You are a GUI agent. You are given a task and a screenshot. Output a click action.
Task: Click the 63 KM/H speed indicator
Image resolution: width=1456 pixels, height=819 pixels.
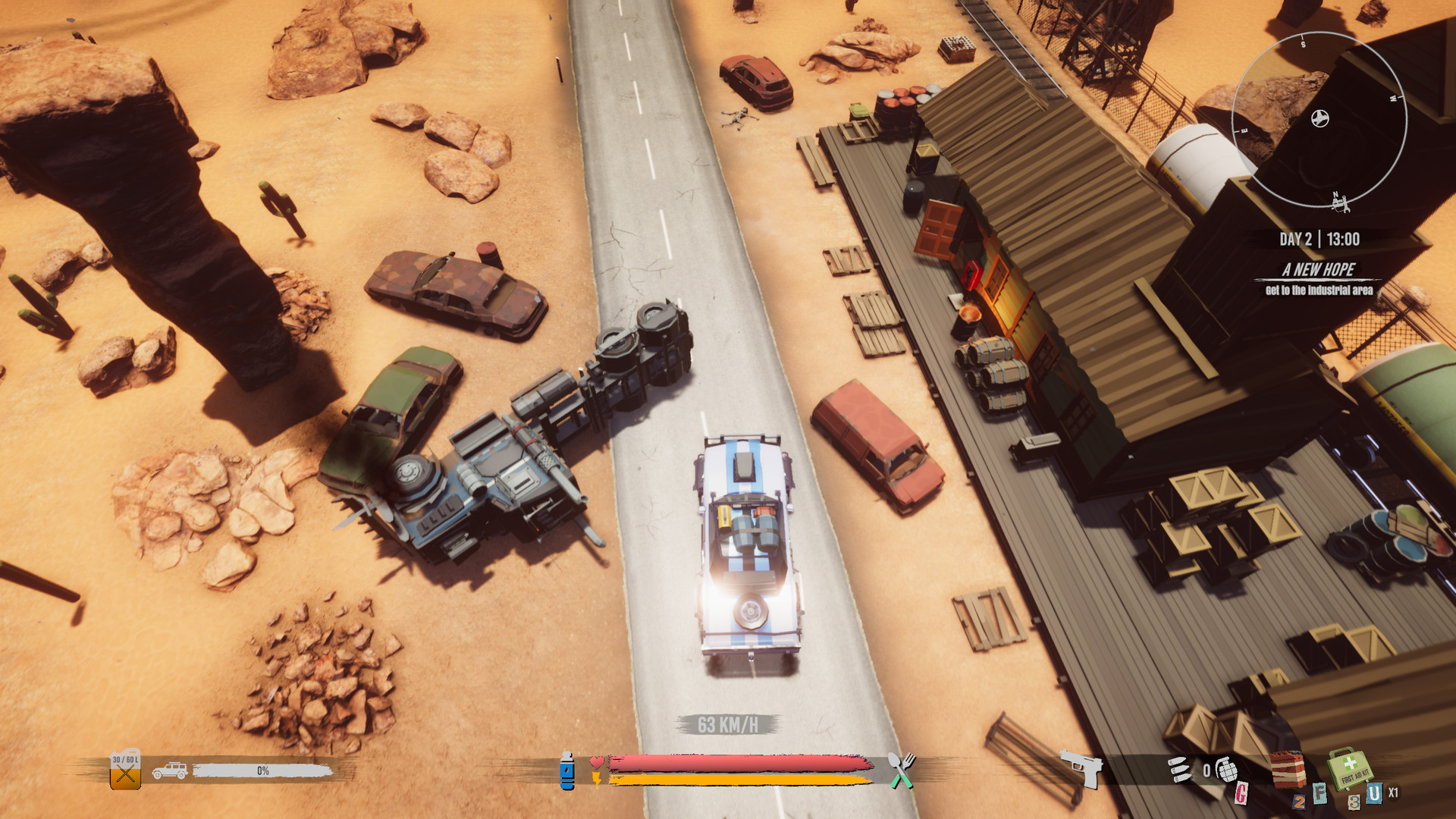coord(726,723)
